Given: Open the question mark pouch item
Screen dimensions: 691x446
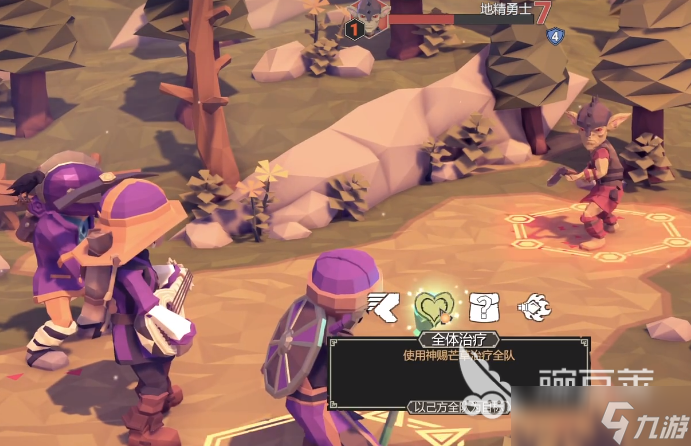Looking at the screenshot, I should tap(482, 305).
